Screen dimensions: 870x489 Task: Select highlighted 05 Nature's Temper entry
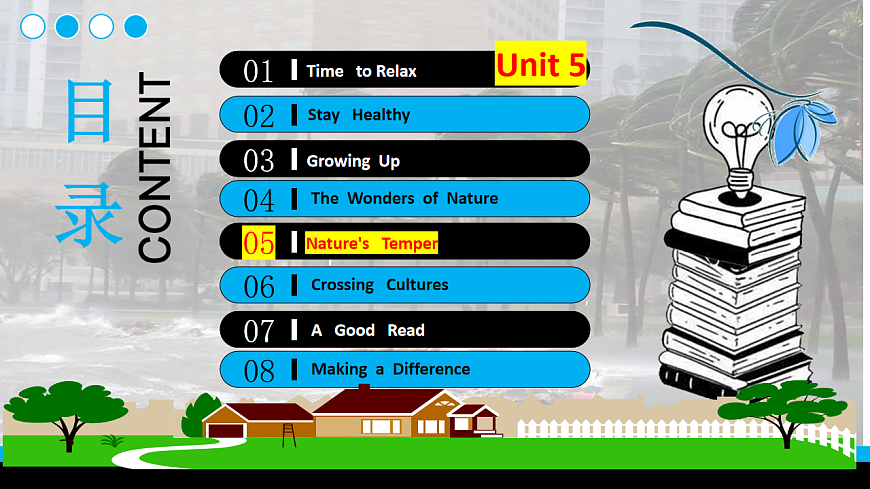coord(372,243)
